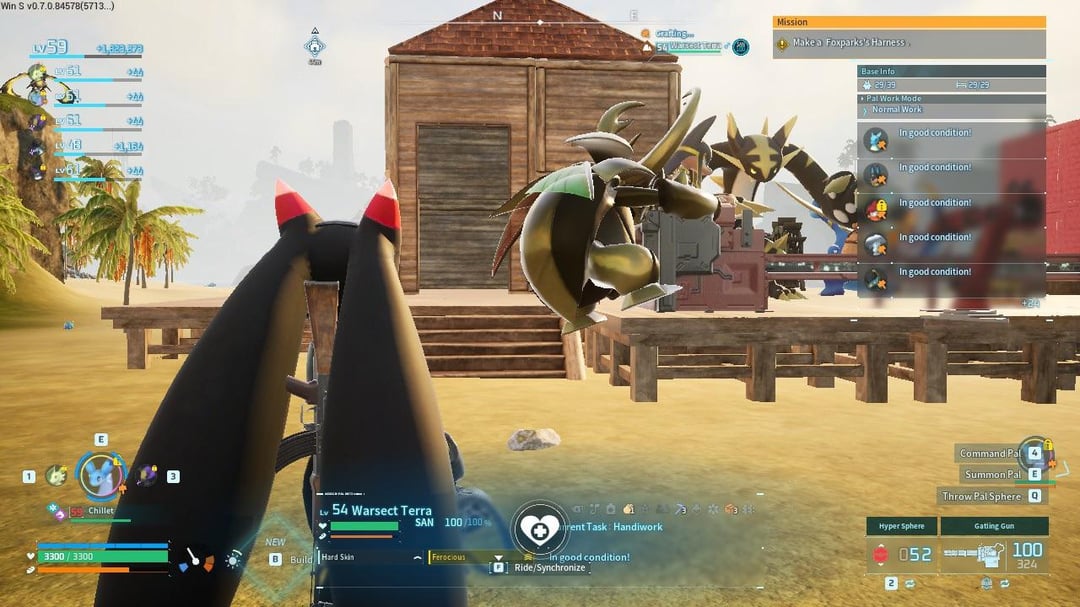Screen dimensions: 1080x607
Task: Click the Summon Pal label
Action: tap(992, 474)
